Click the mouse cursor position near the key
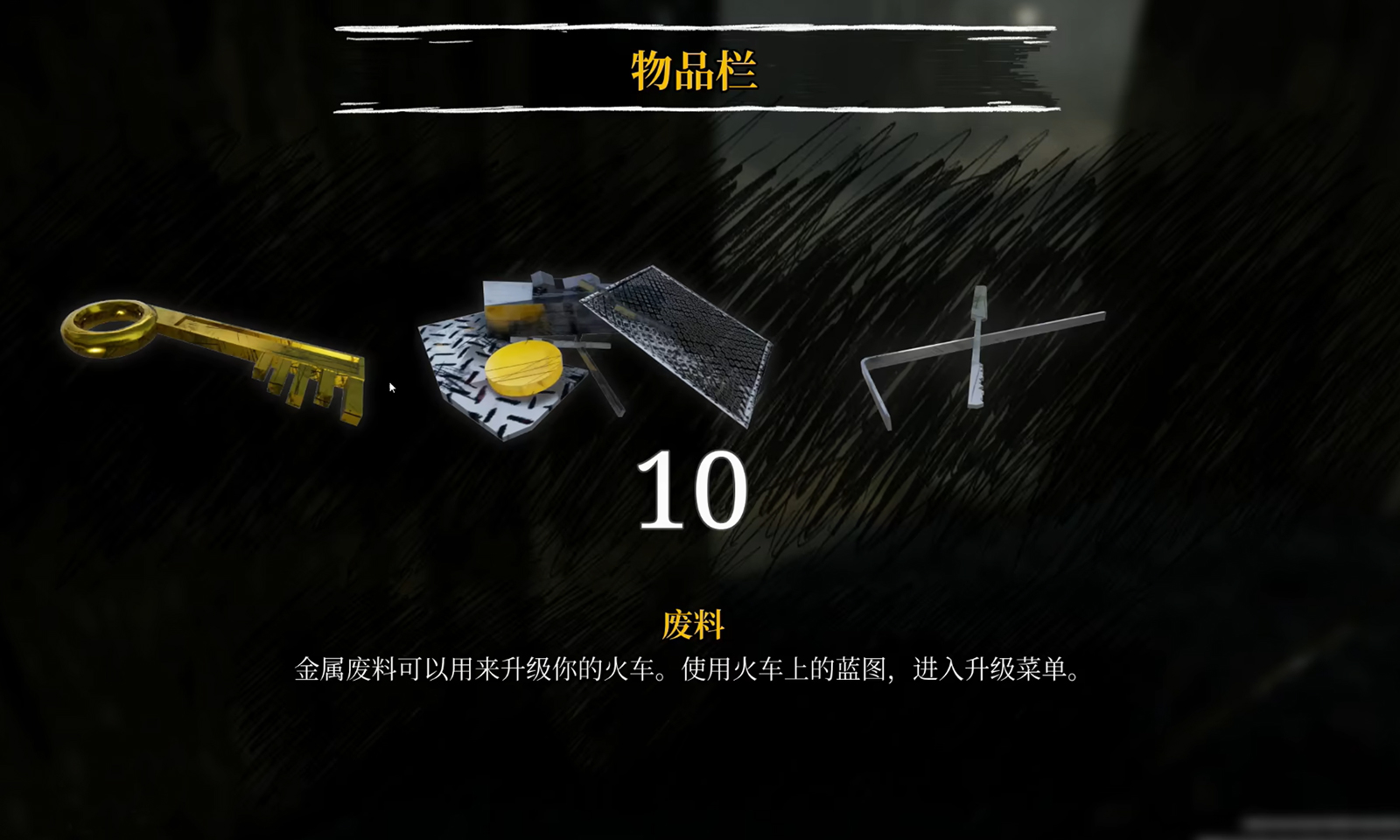 pyautogui.click(x=391, y=385)
